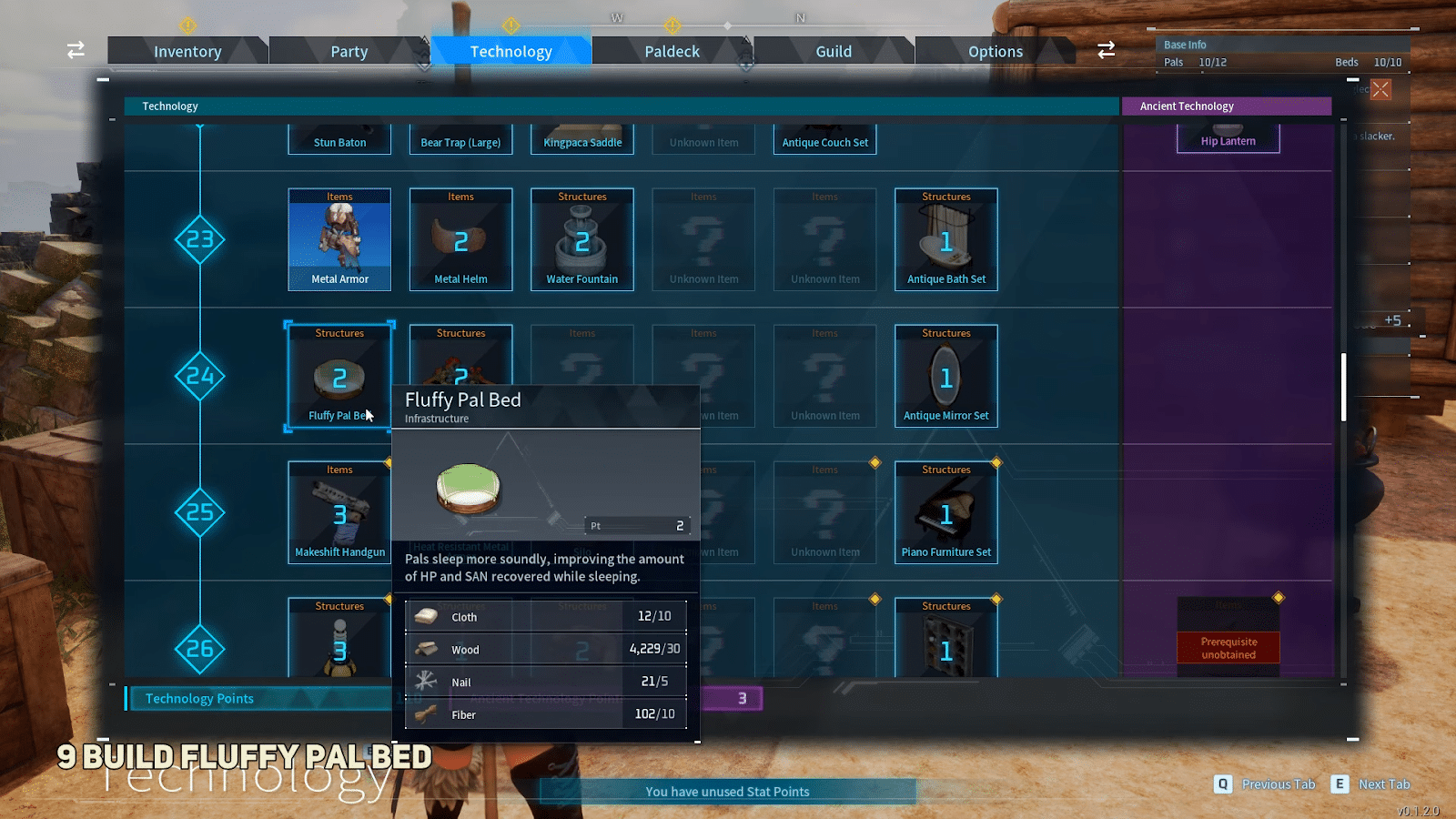The width and height of the screenshot is (1456, 819).
Task: Choose the Kingpaca Saddle tile
Action: tap(582, 140)
